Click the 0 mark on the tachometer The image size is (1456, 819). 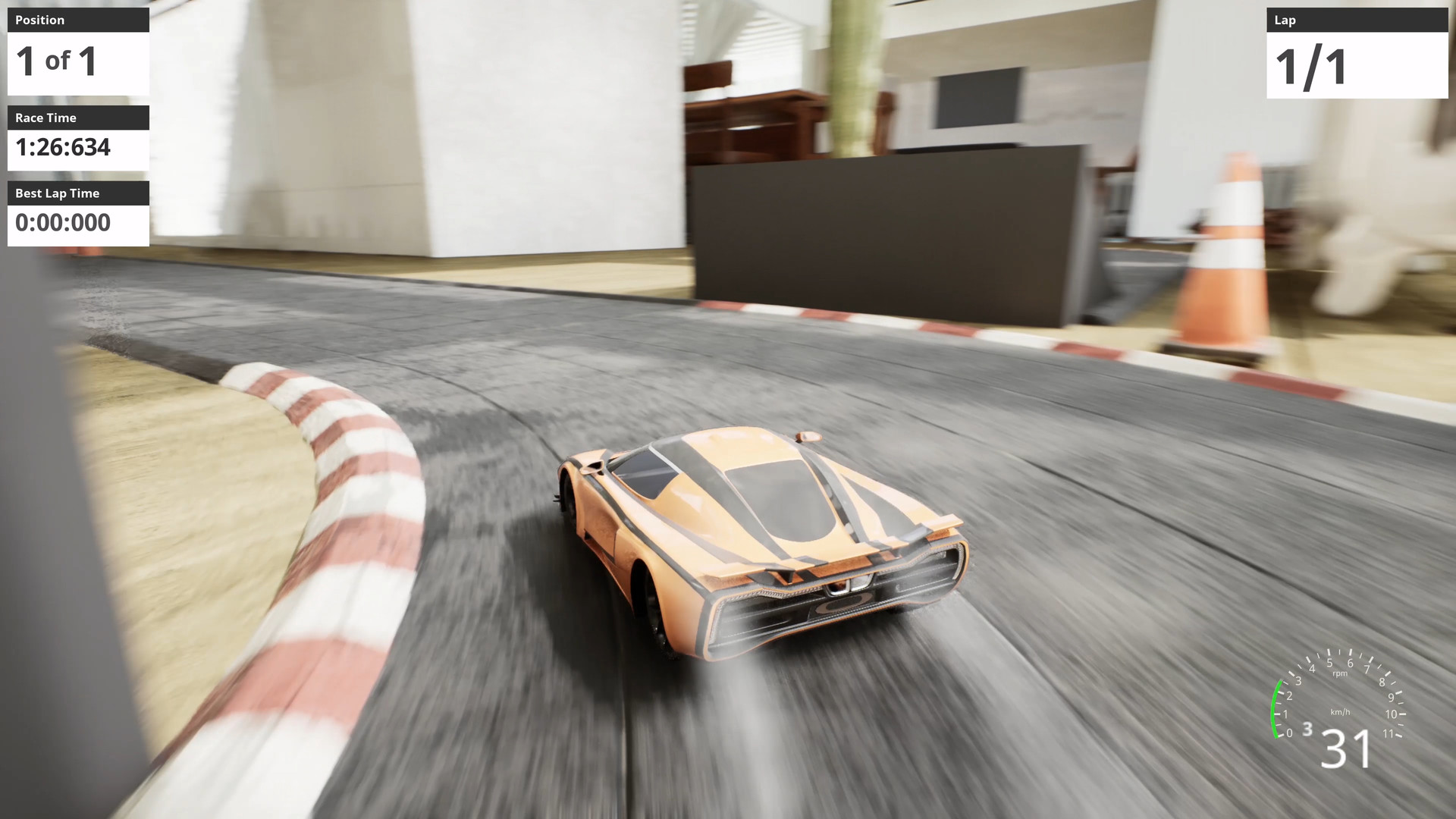coord(1289,733)
